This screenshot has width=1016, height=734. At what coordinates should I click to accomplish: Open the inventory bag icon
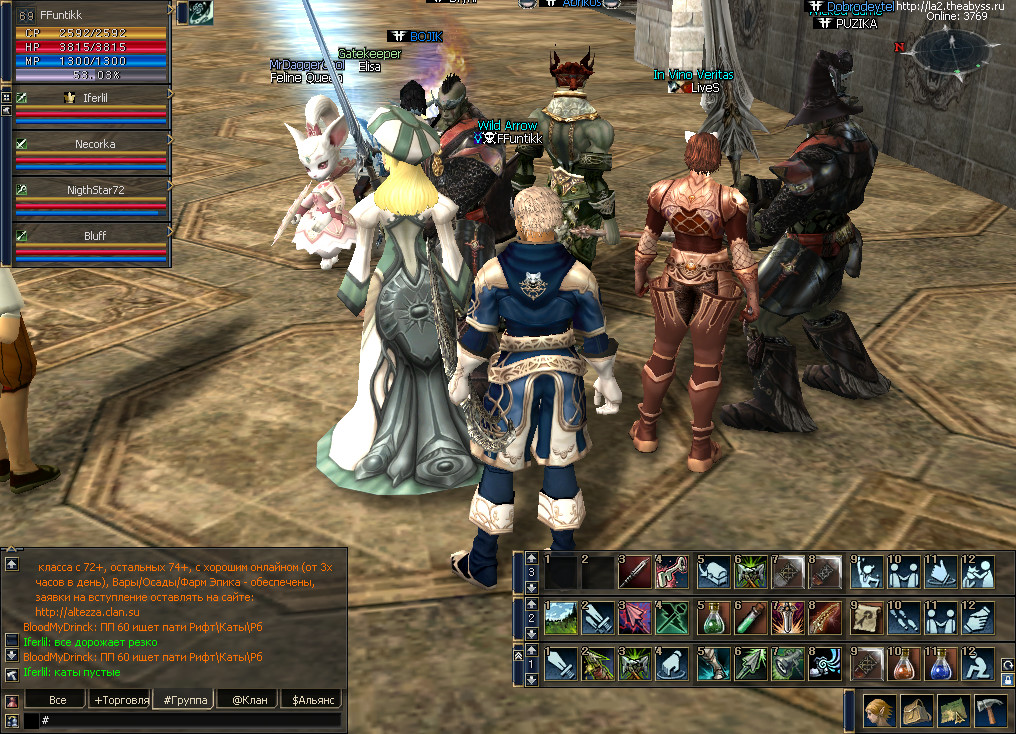click(x=917, y=711)
